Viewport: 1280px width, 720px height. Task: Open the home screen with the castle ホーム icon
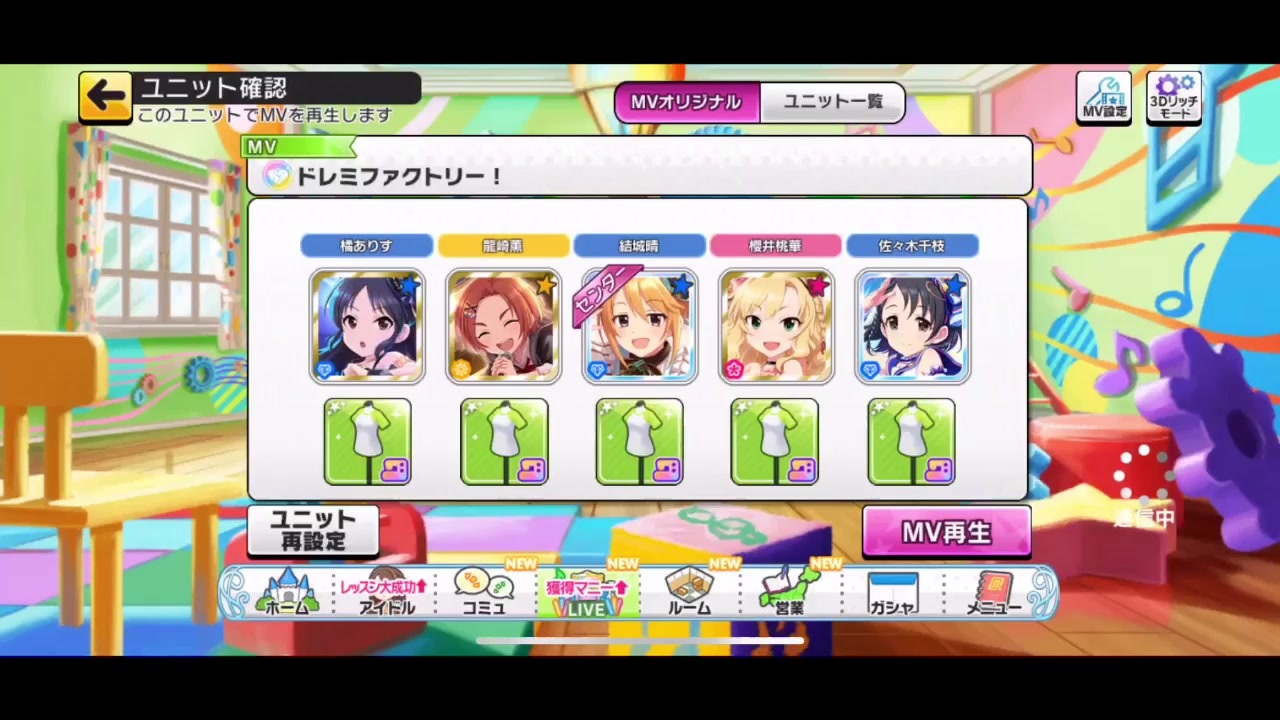(x=288, y=595)
